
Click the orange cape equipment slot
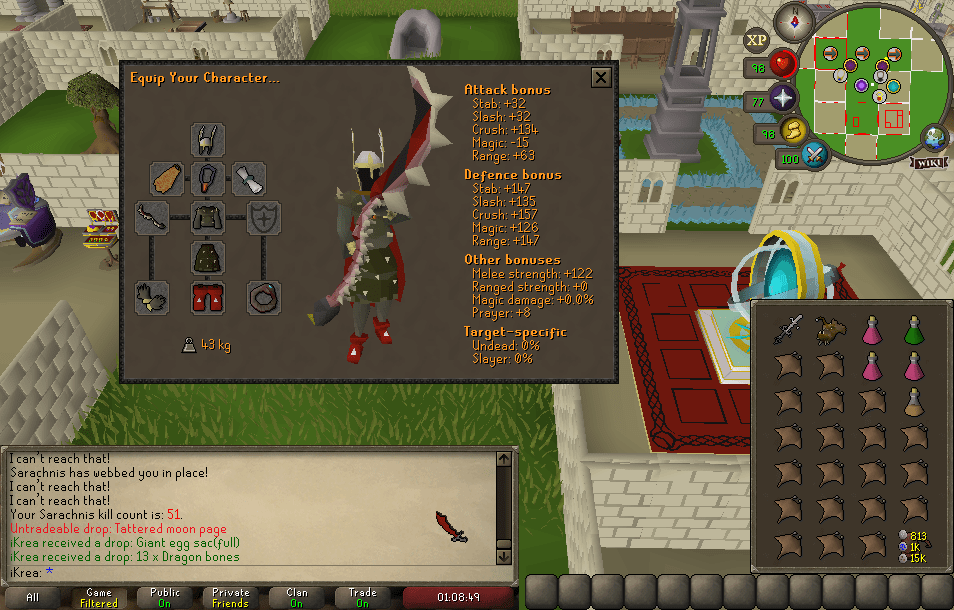pyautogui.click(x=167, y=179)
